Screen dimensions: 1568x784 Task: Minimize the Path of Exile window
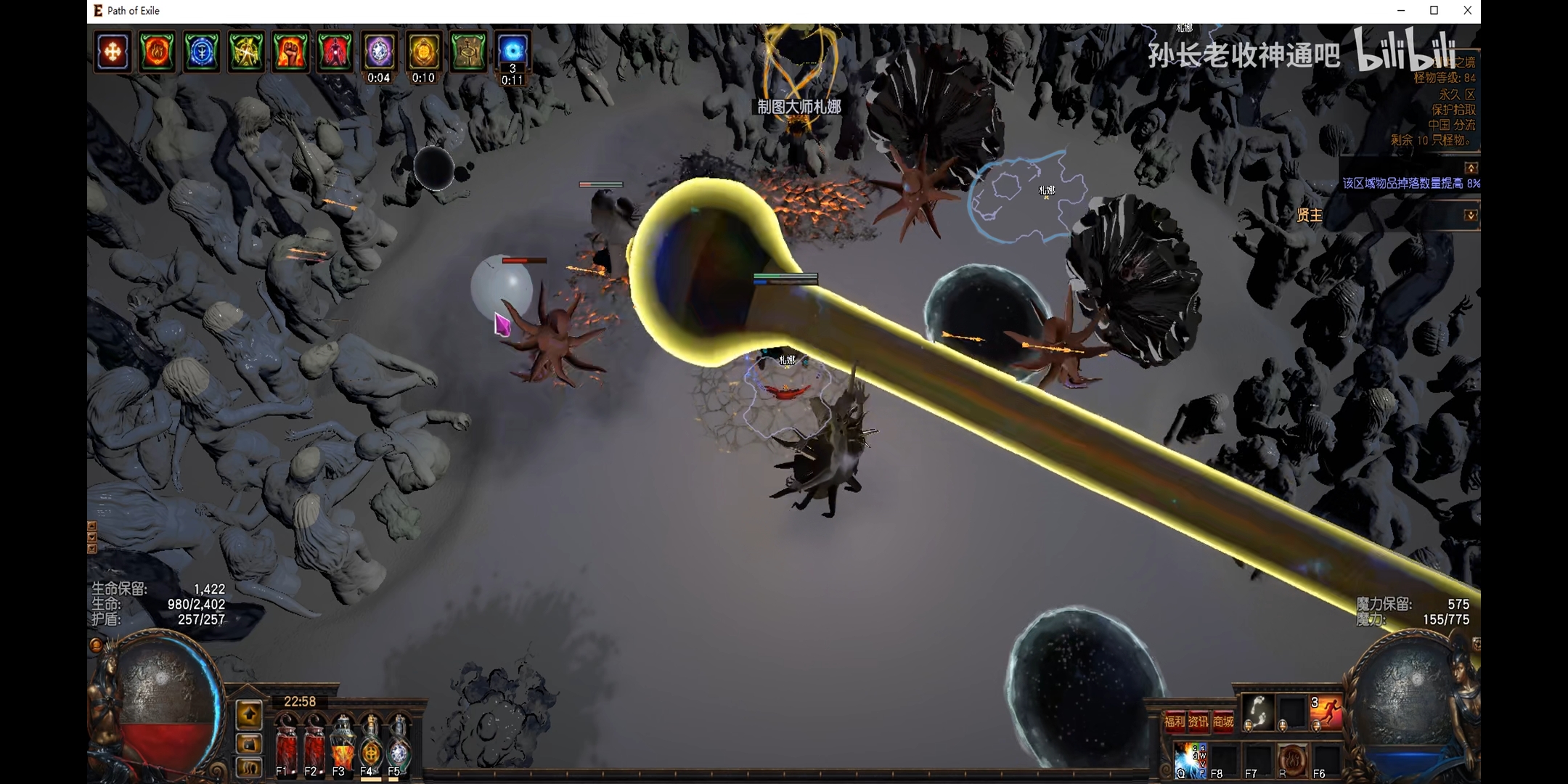coord(1401,10)
